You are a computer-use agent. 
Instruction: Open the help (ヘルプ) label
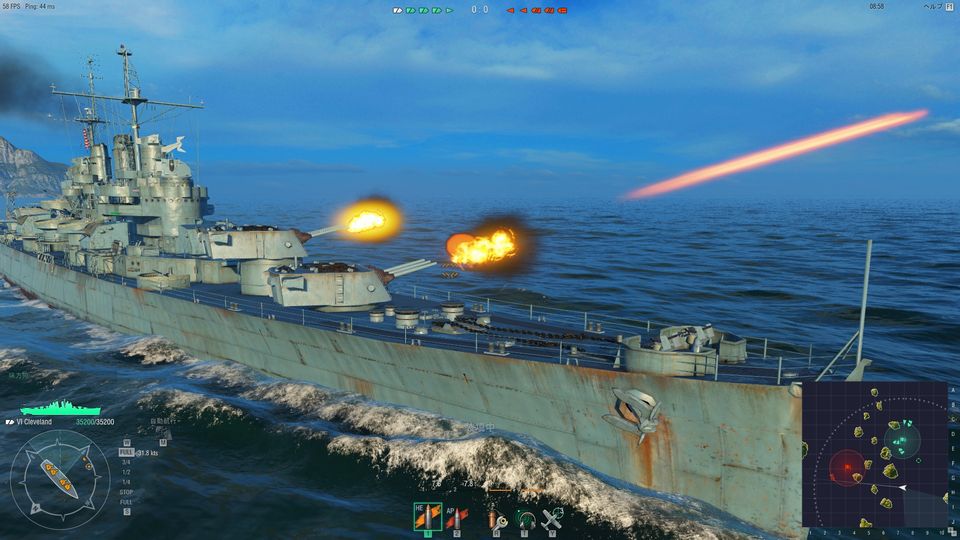pos(932,7)
